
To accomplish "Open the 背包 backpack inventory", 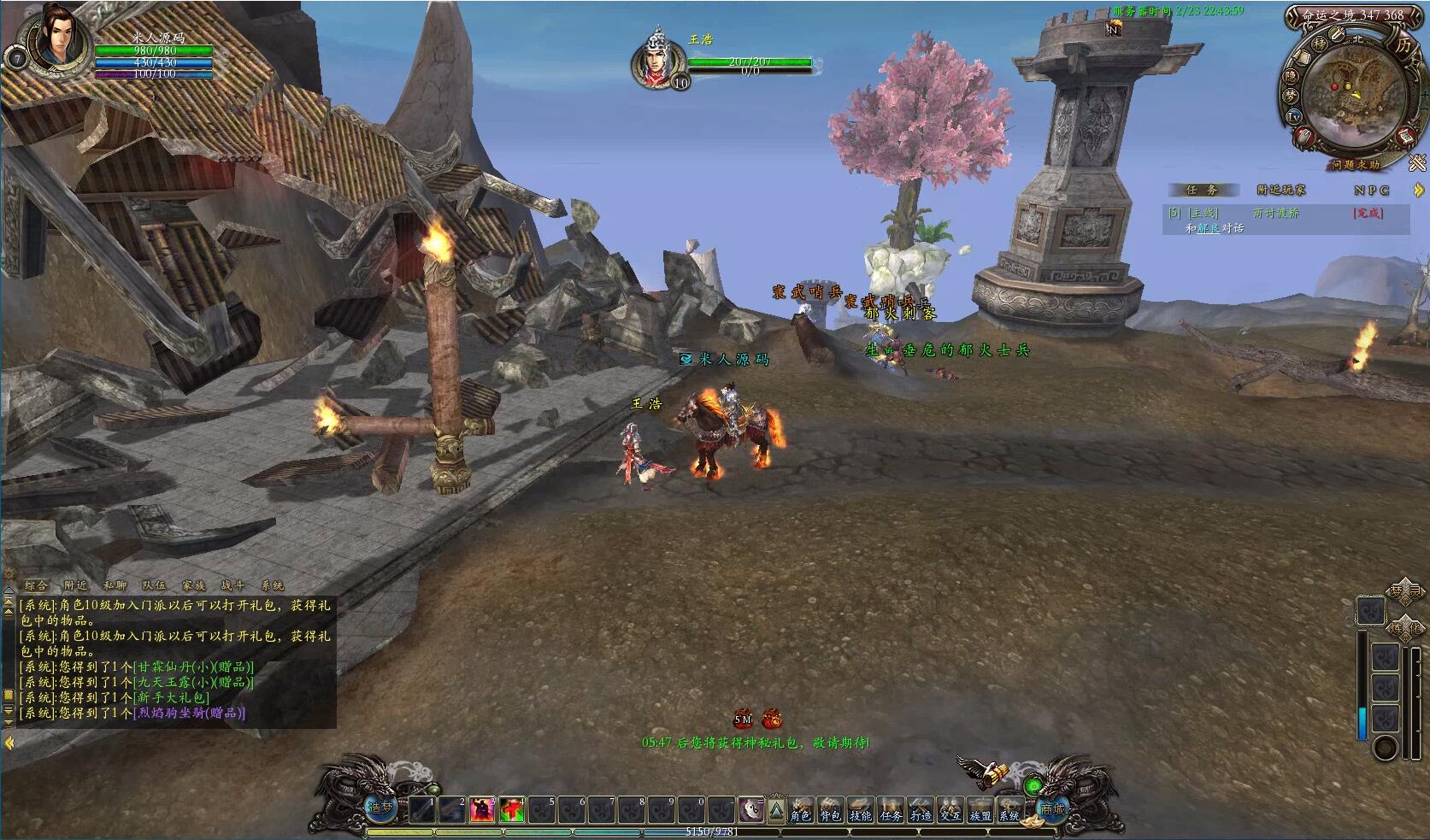I will pyautogui.click(x=830, y=809).
